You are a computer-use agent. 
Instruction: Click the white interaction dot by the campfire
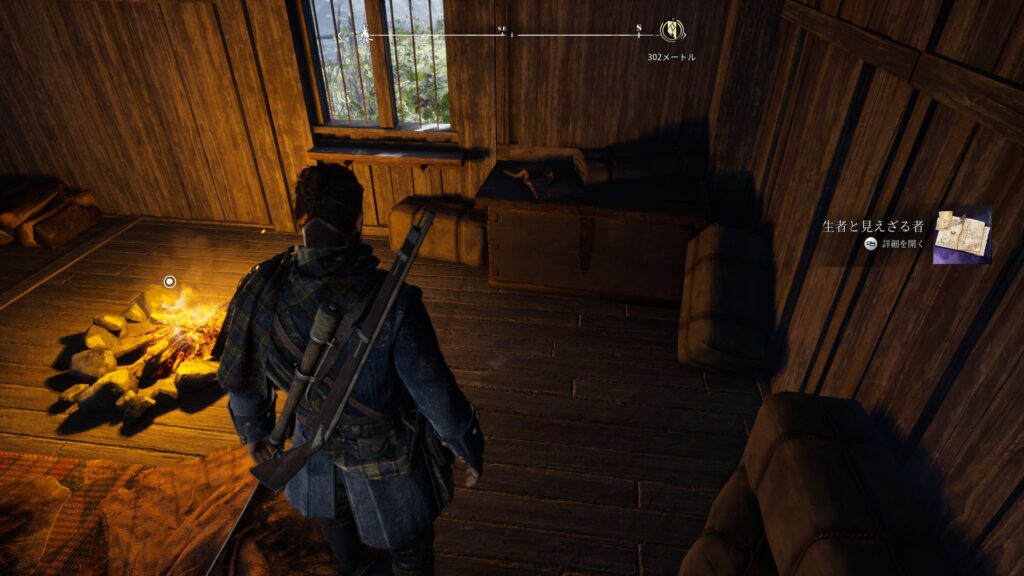pos(169,282)
